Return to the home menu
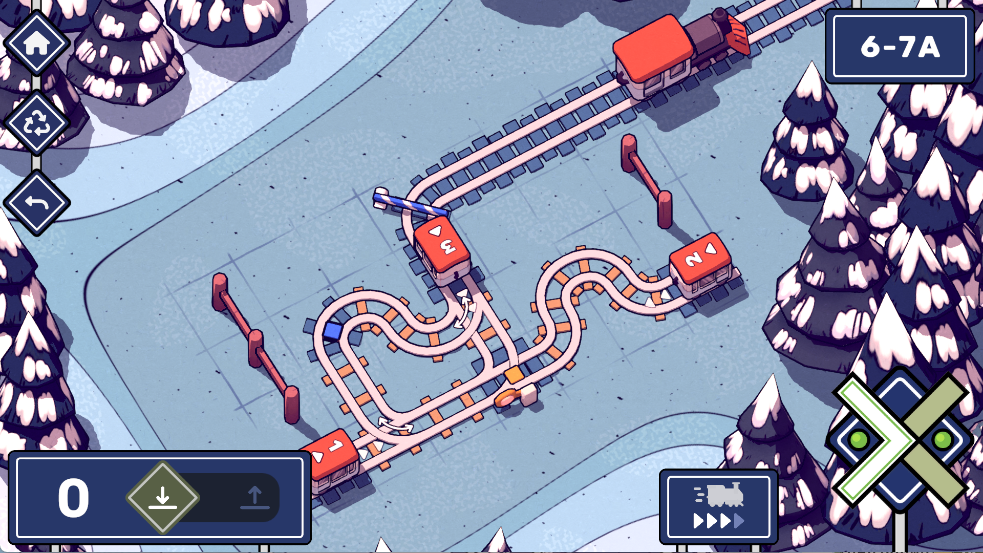The height and width of the screenshot is (553, 983). [x=37, y=43]
